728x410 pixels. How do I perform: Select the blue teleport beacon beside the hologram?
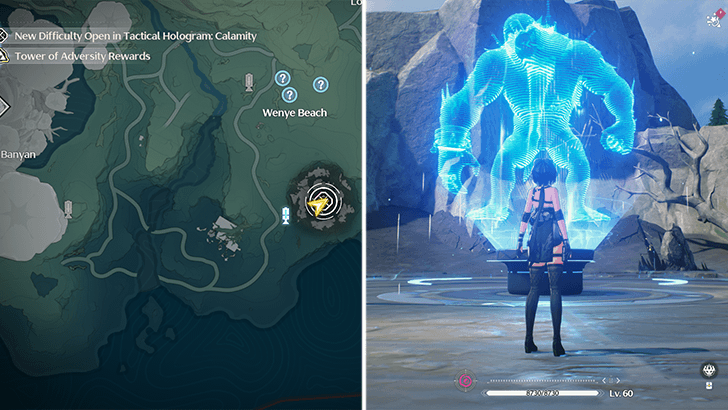[x=286, y=216]
